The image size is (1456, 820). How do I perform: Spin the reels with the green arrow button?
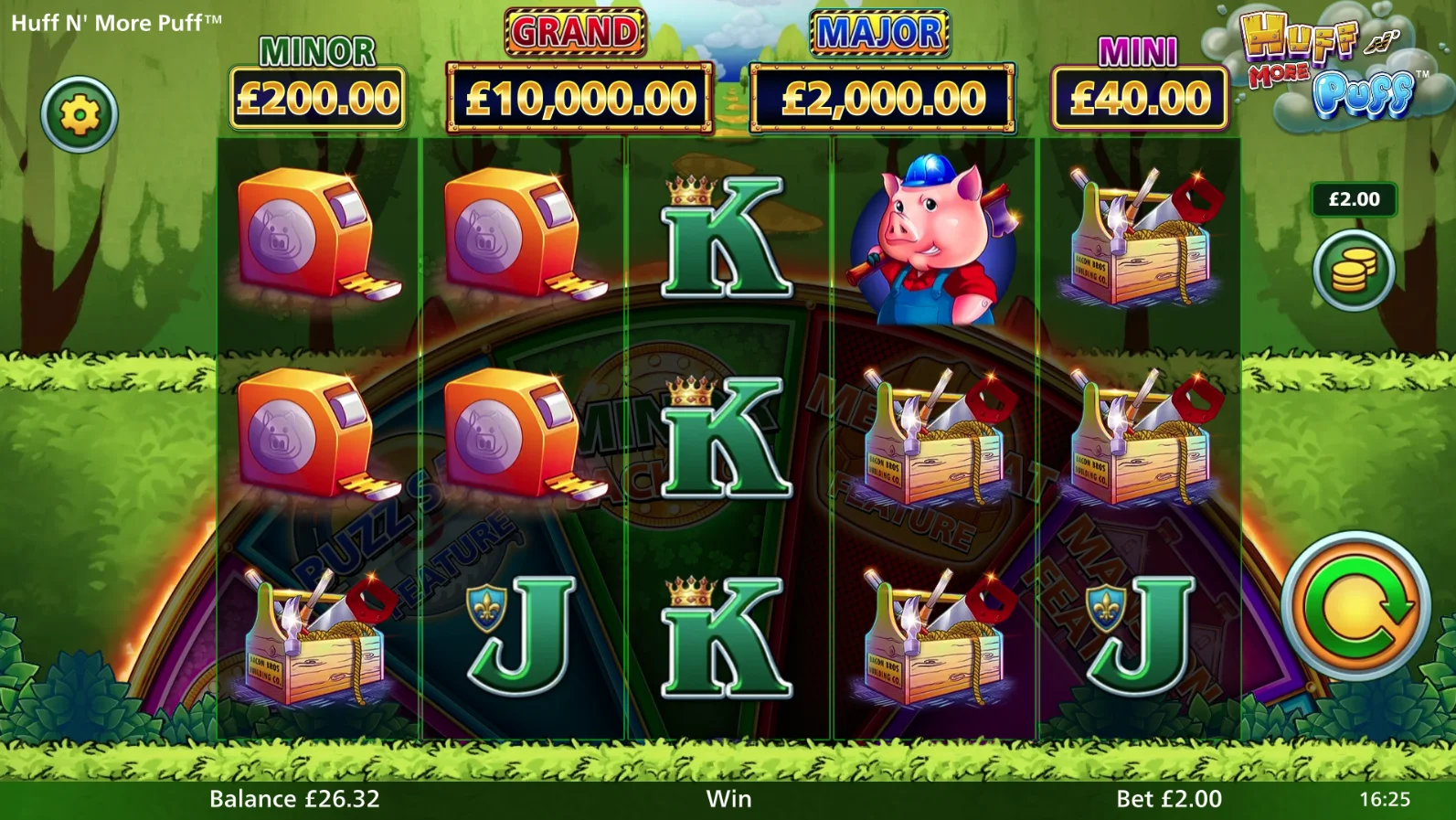pyautogui.click(x=1355, y=605)
